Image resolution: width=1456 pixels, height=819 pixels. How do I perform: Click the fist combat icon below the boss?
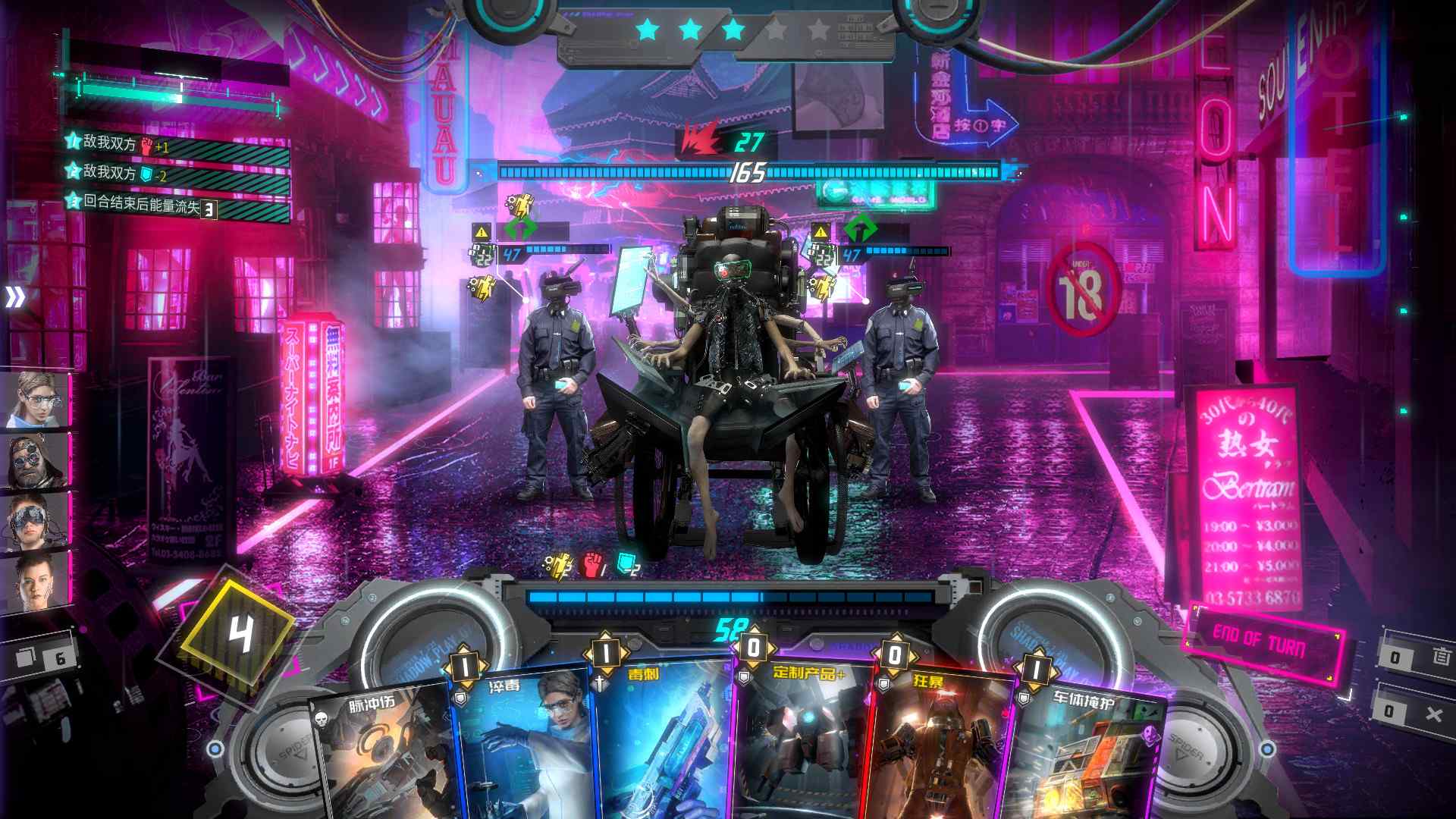point(591,565)
